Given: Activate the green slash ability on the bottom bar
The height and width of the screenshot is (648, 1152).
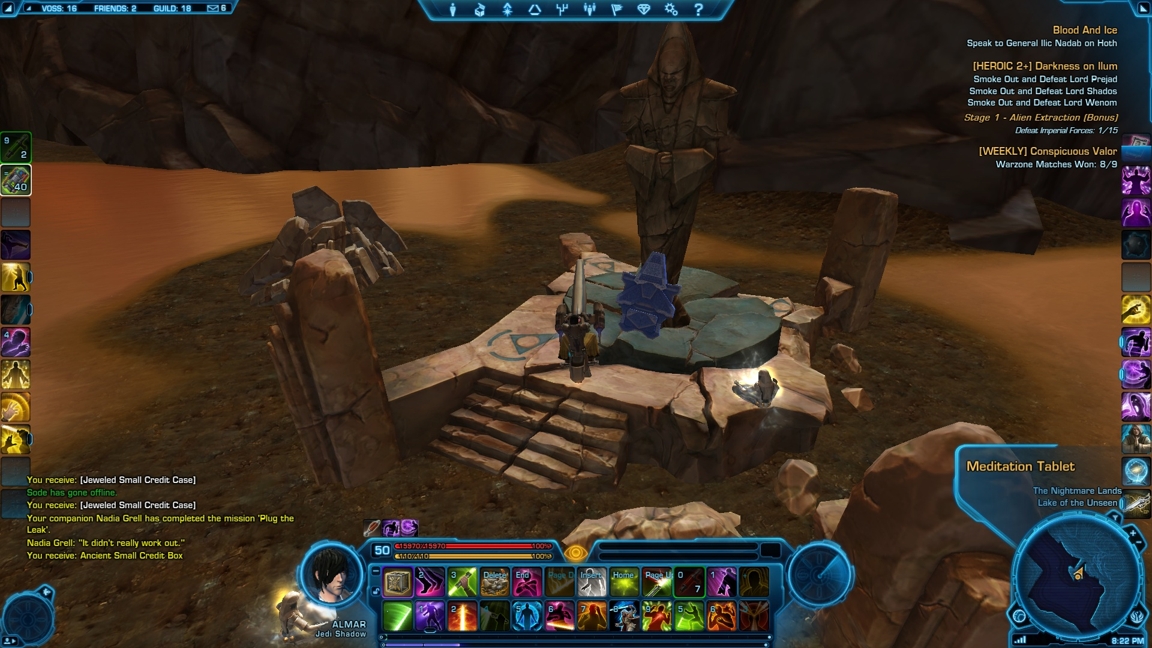Looking at the screenshot, I should click(398, 616).
